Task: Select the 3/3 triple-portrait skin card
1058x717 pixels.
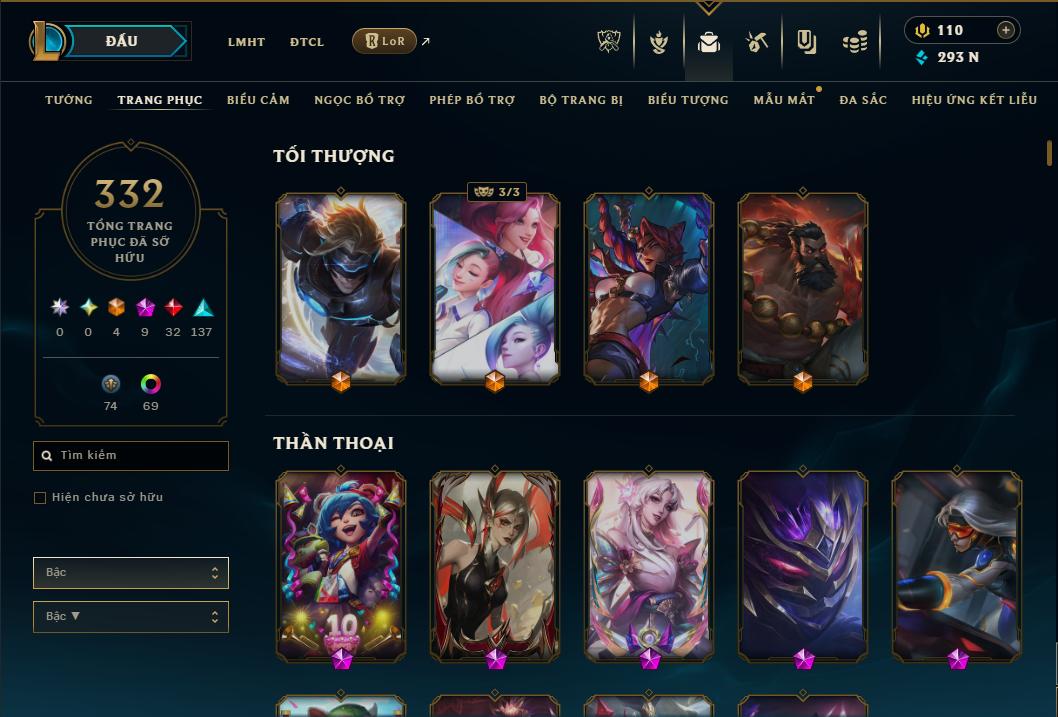Action: tap(495, 289)
